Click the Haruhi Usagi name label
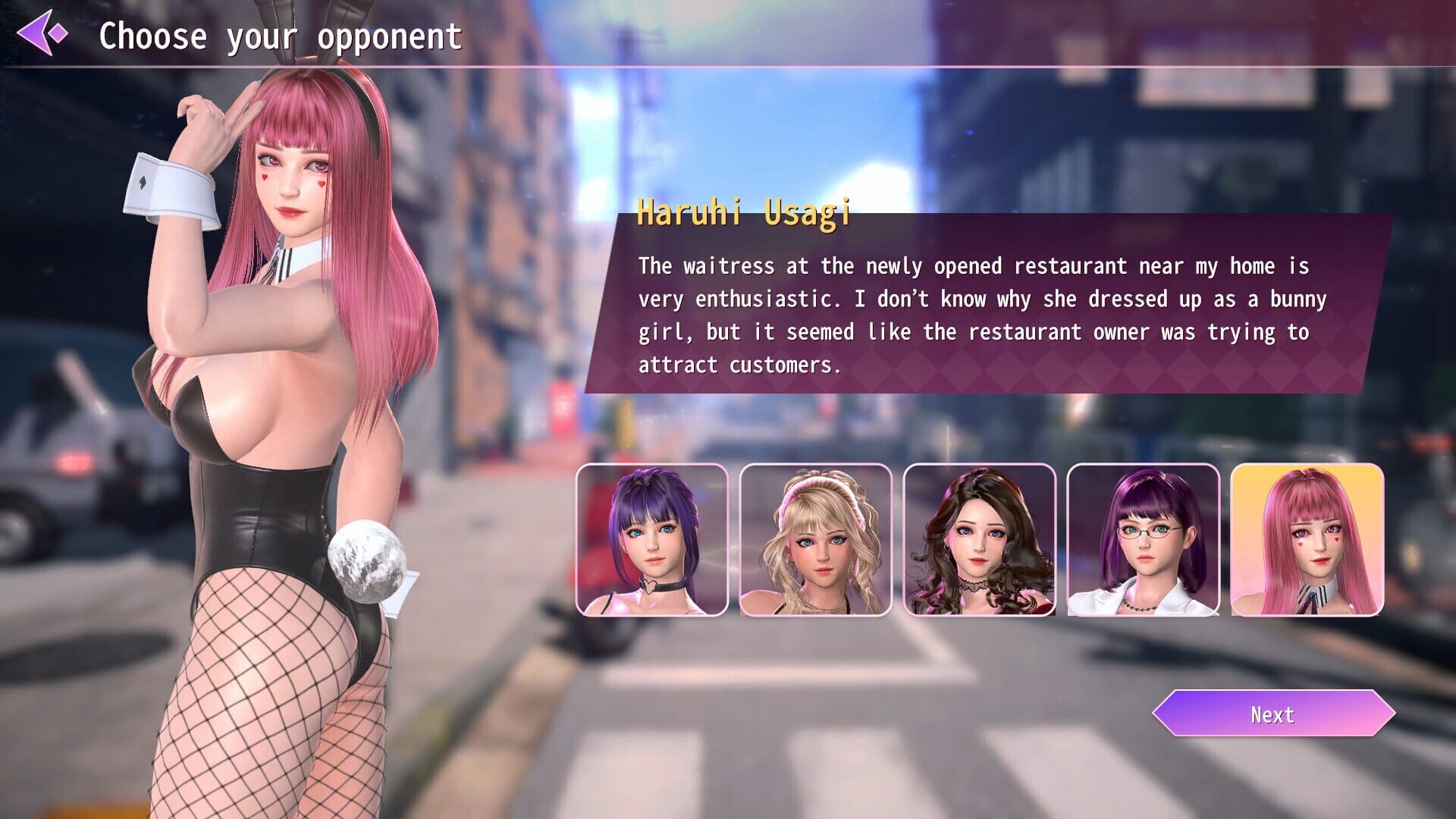This screenshot has height=819, width=1456. click(745, 215)
